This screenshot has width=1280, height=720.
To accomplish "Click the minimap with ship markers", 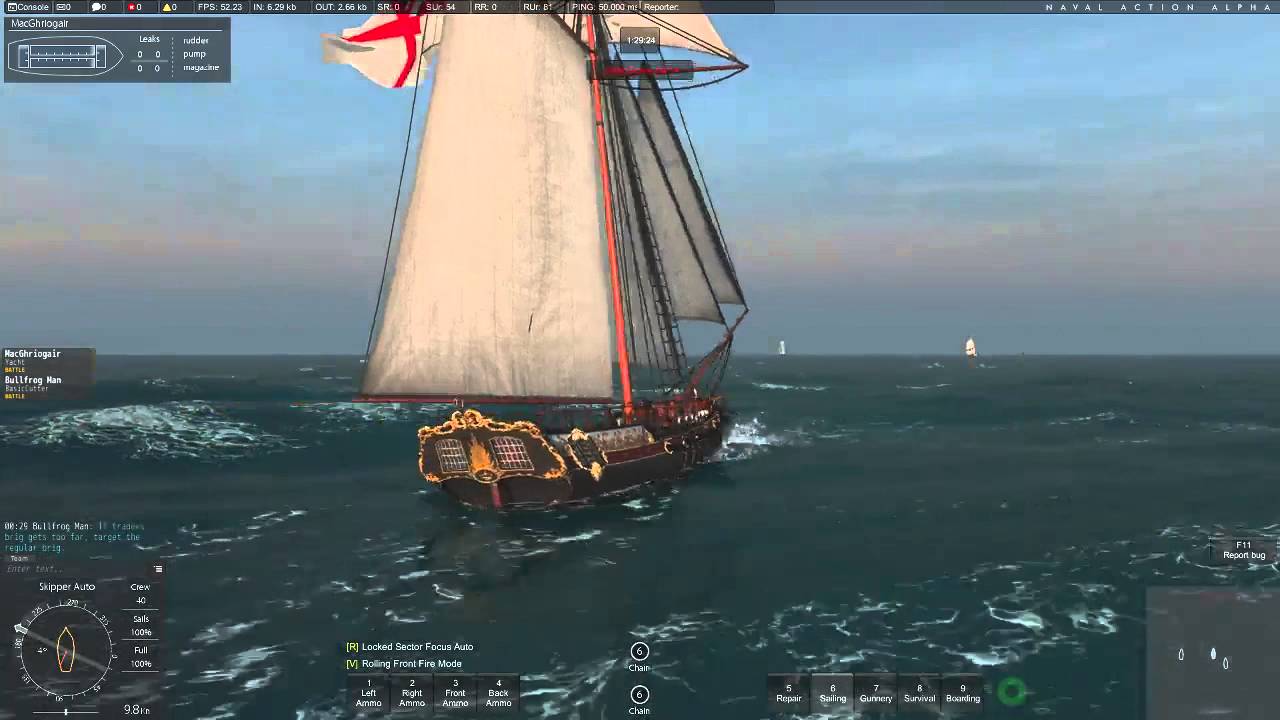I will (1212, 652).
